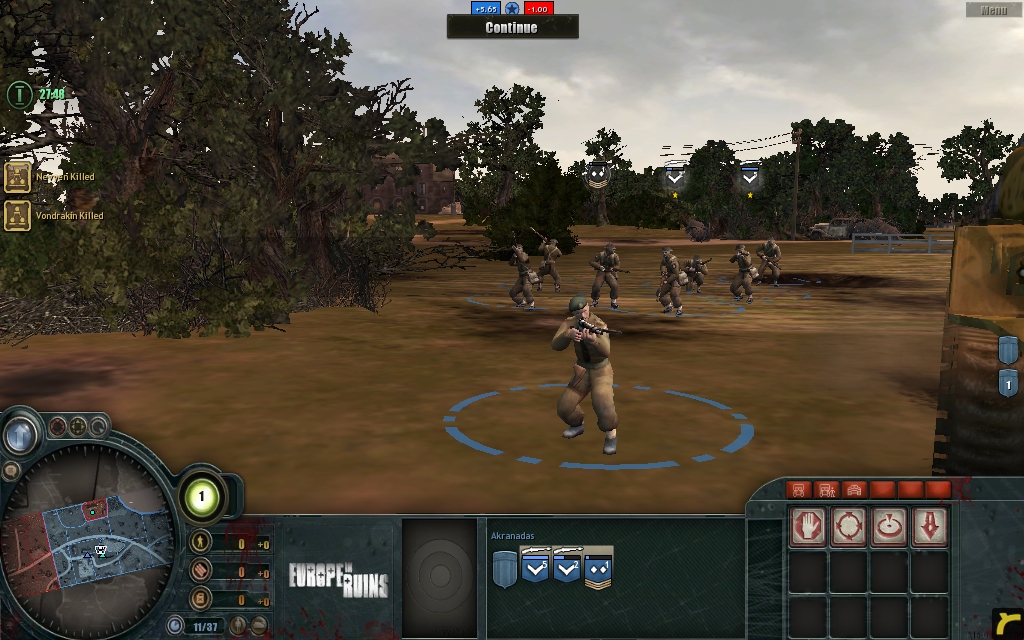
Task: Open the chat speech-bubble button
Action: 11,469
